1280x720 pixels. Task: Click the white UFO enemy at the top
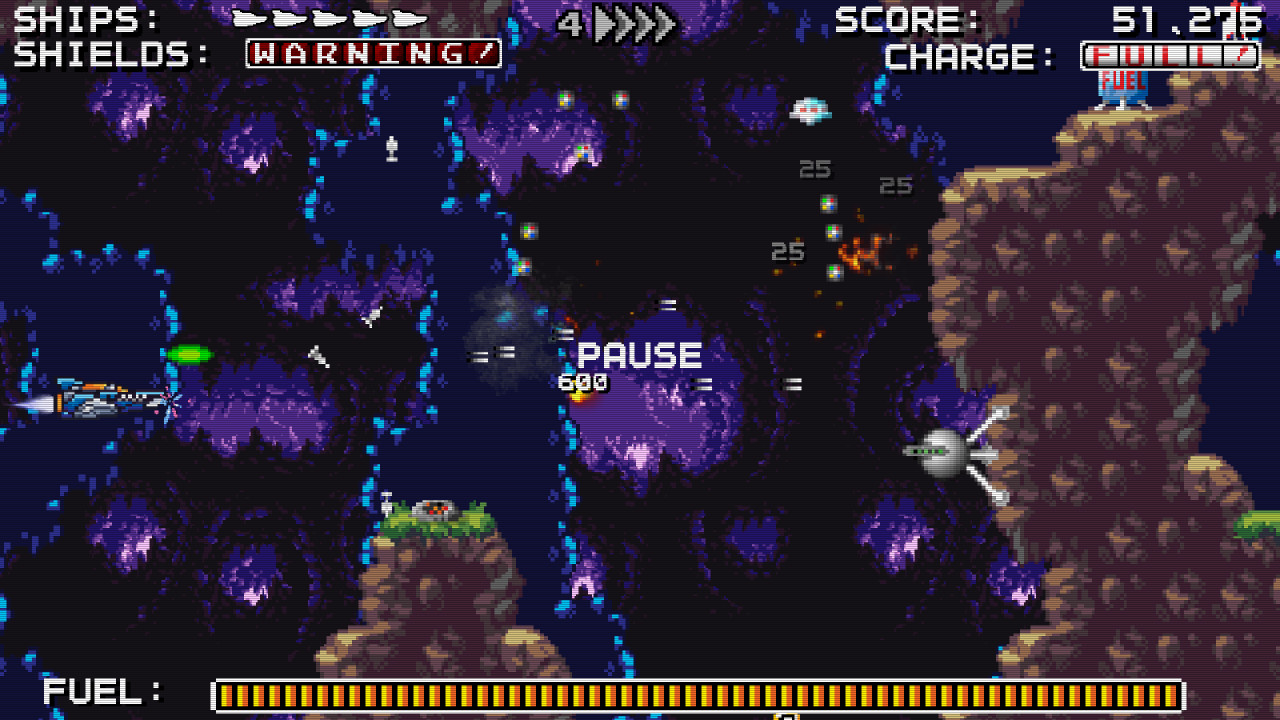click(810, 110)
